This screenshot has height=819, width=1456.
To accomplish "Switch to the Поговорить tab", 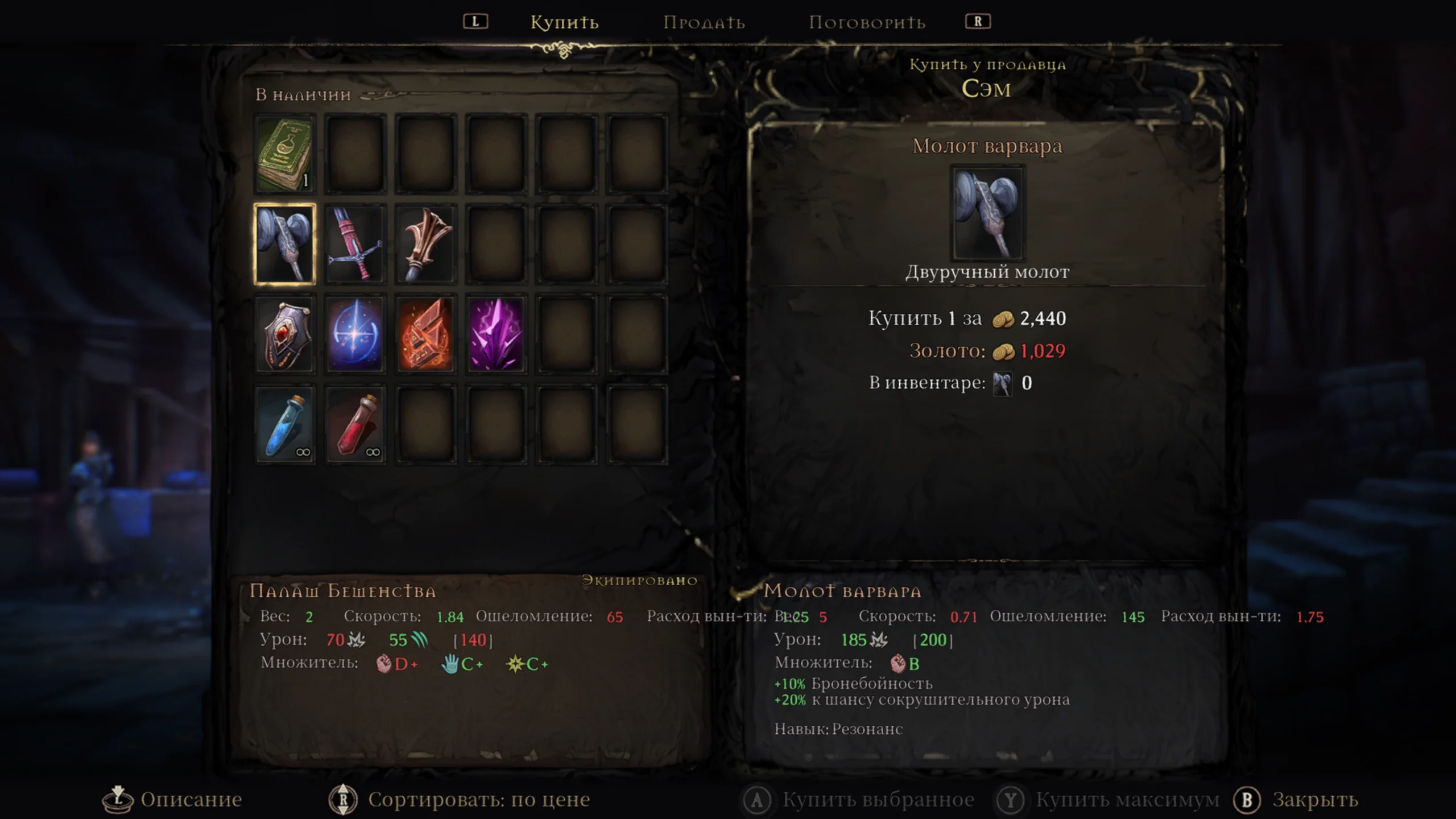I will [867, 23].
